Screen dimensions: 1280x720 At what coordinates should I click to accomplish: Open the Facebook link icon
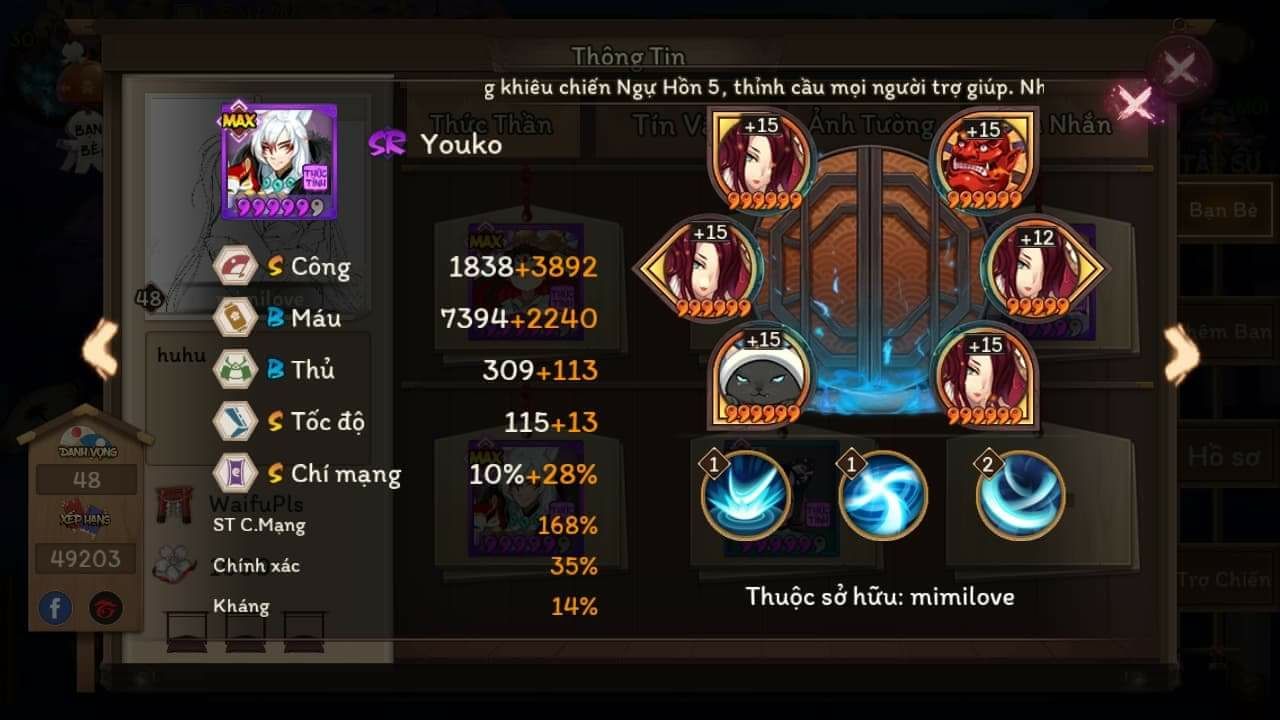point(55,607)
